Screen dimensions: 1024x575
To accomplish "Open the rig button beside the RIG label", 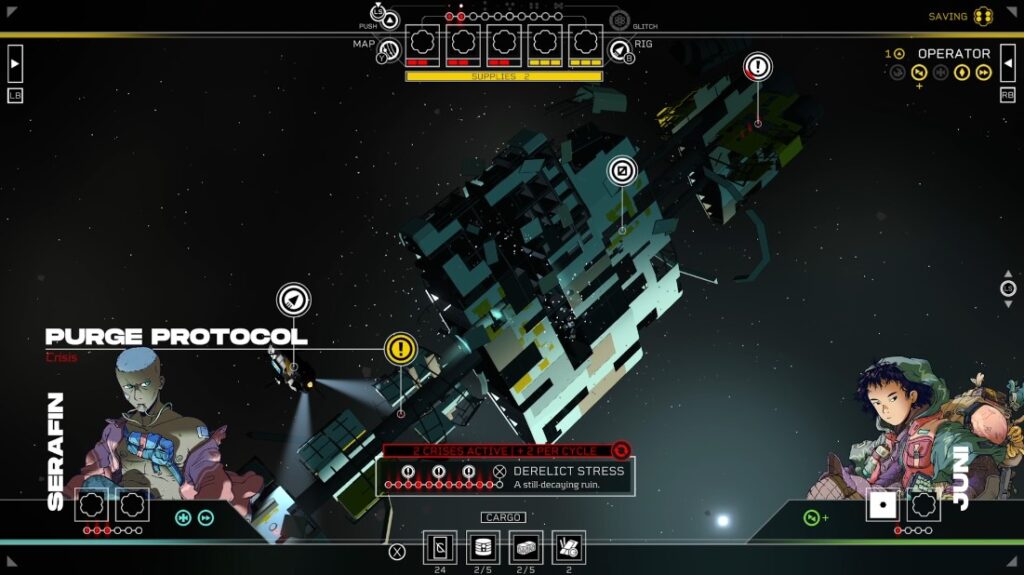I will tap(620, 49).
